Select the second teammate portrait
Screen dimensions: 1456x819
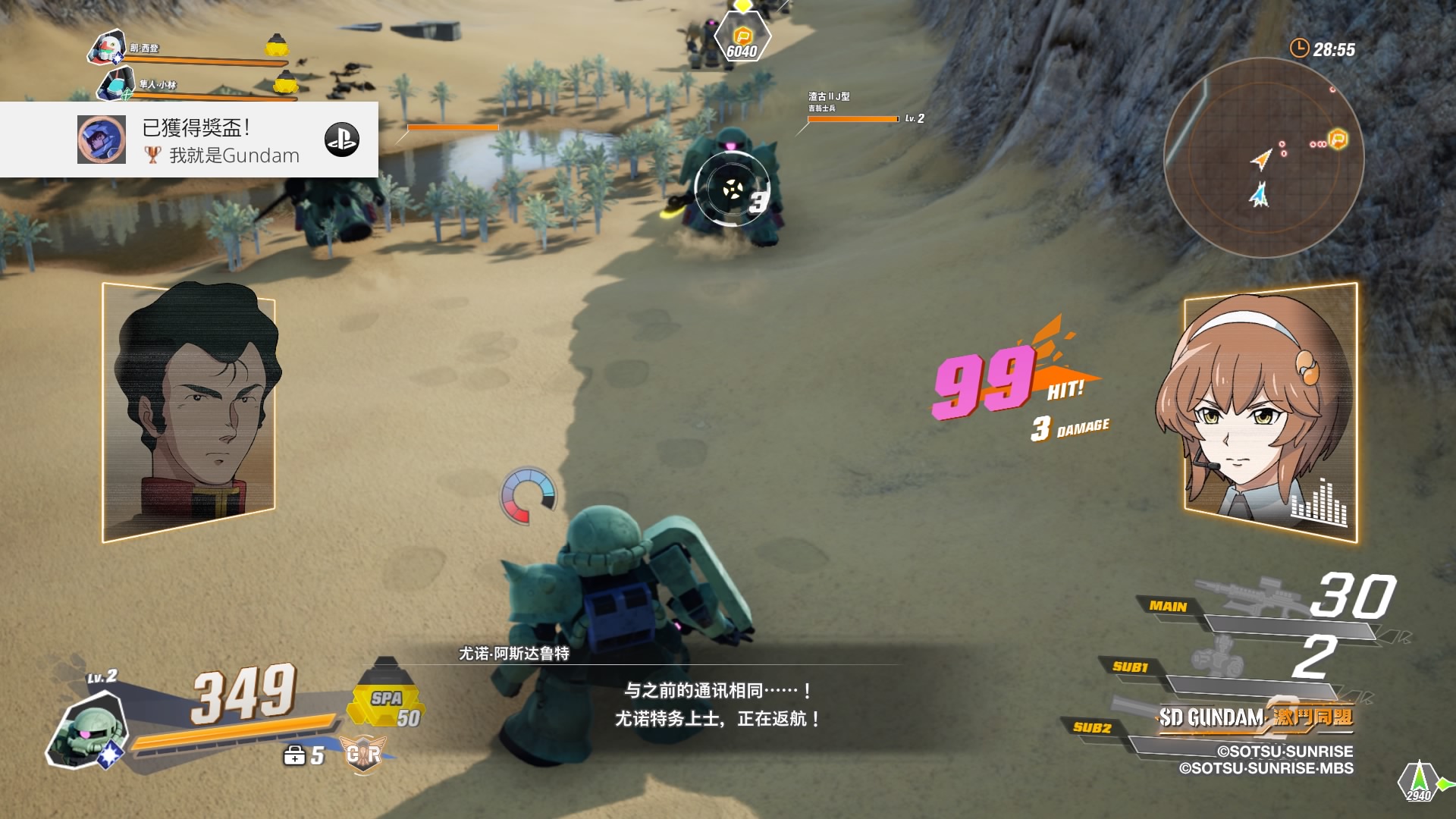pyautogui.click(x=116, y=83)
